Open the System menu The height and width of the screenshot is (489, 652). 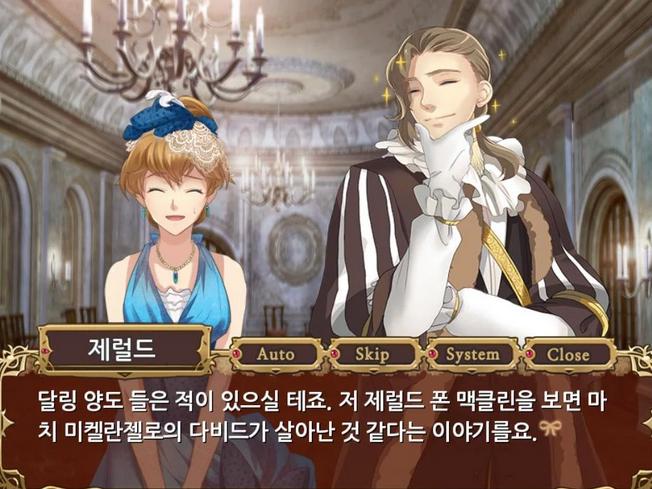pos(472,354)
